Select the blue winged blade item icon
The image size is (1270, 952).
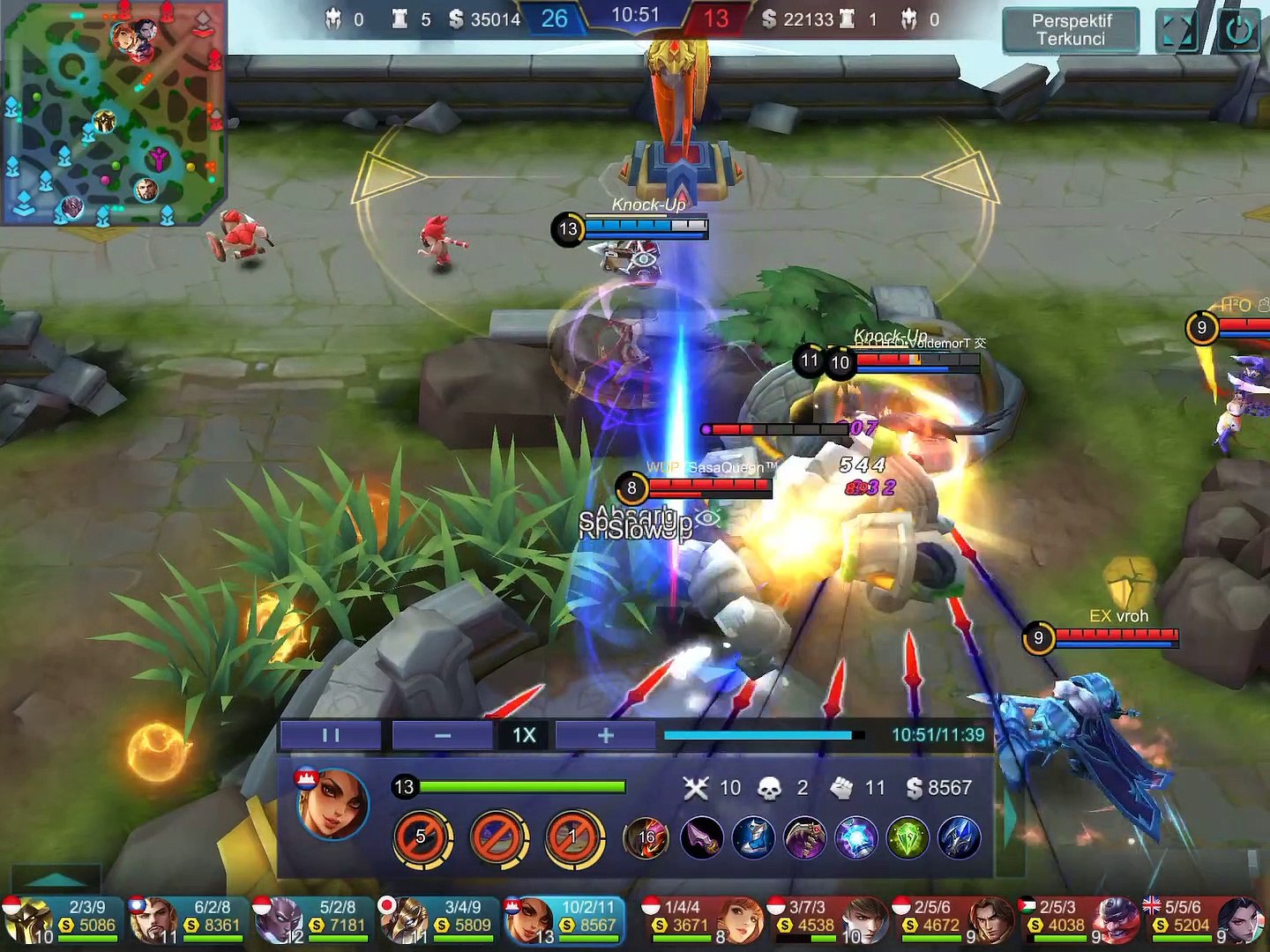coord(959,838)
